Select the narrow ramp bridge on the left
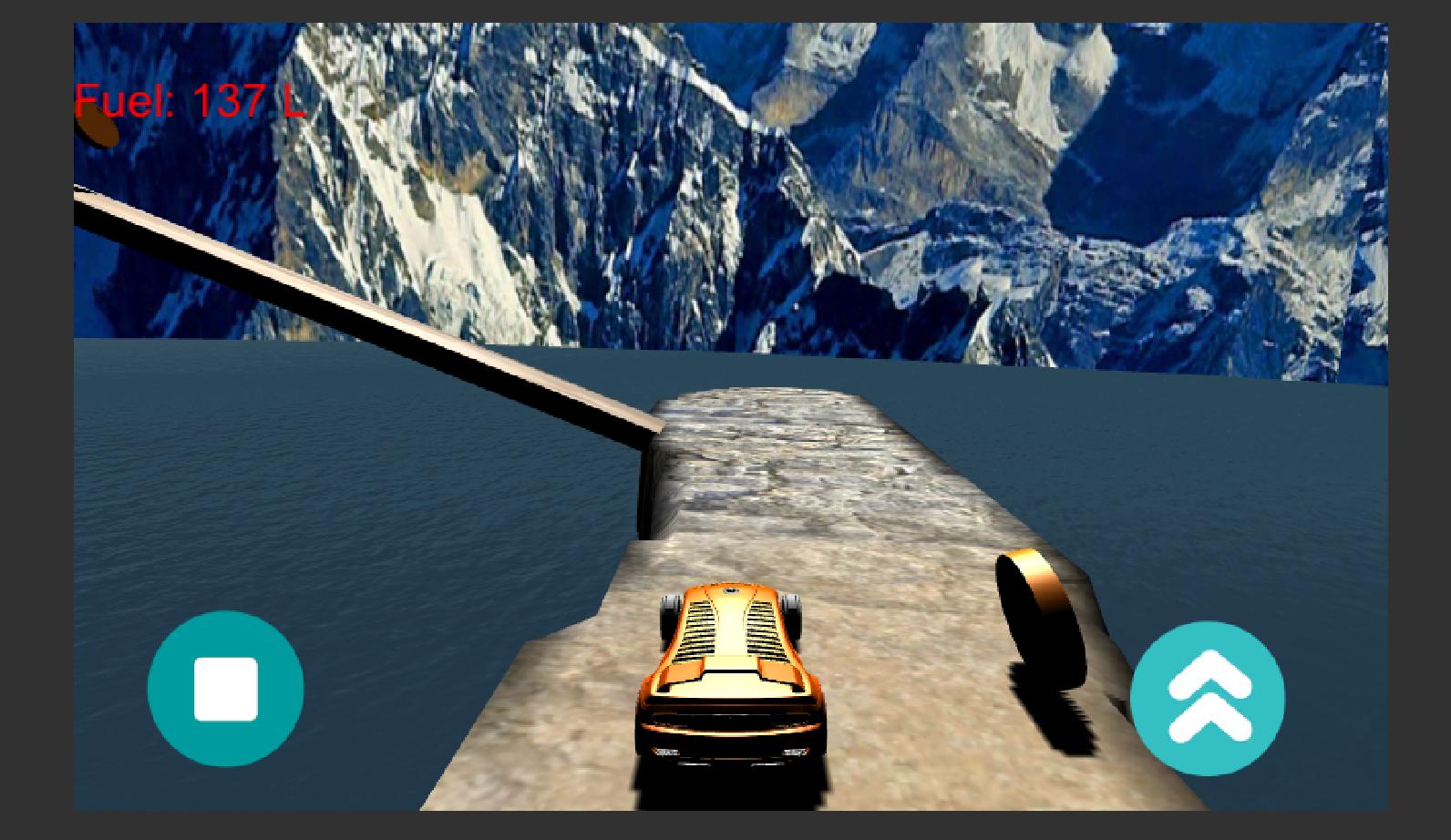 click(x=365, y=310)
